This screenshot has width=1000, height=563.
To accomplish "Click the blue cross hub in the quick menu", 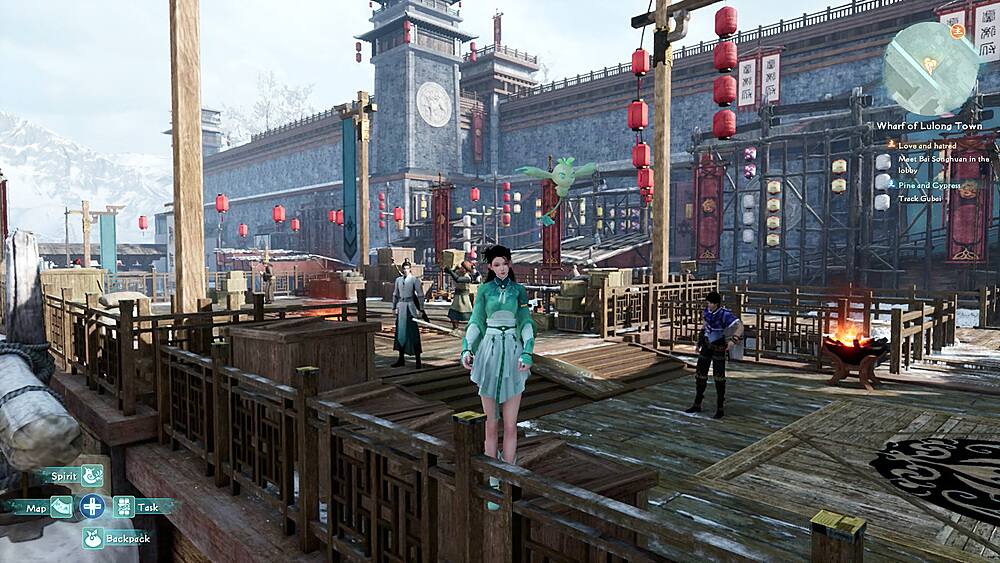I will [93, 506].
